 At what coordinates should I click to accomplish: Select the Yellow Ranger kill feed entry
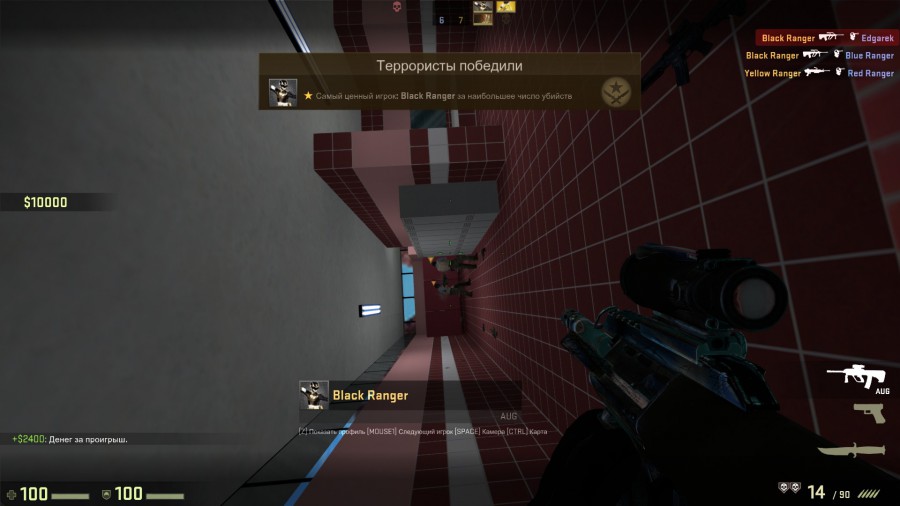[818, 73]
